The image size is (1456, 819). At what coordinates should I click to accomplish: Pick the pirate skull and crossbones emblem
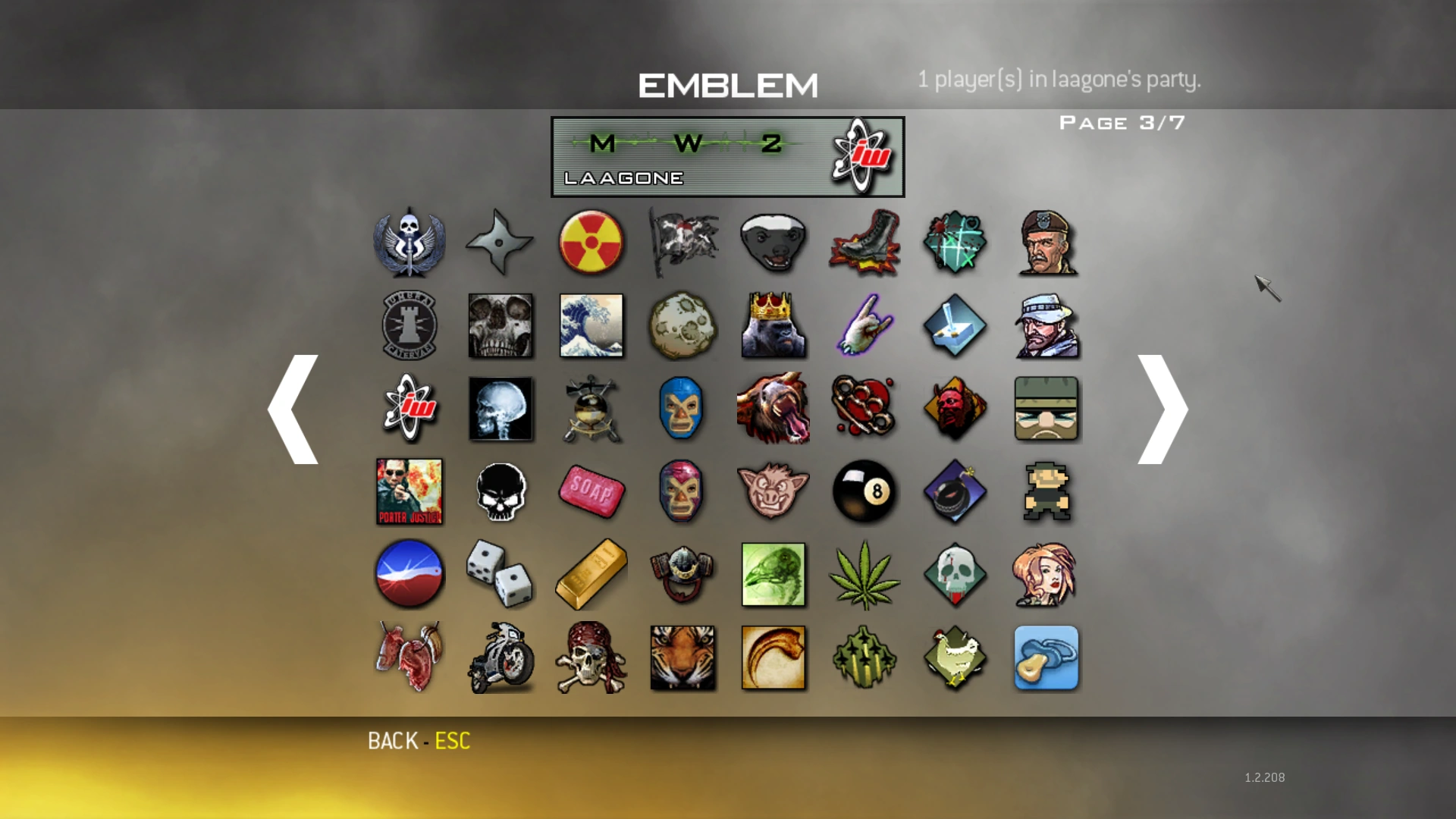(x=591, y=657)
